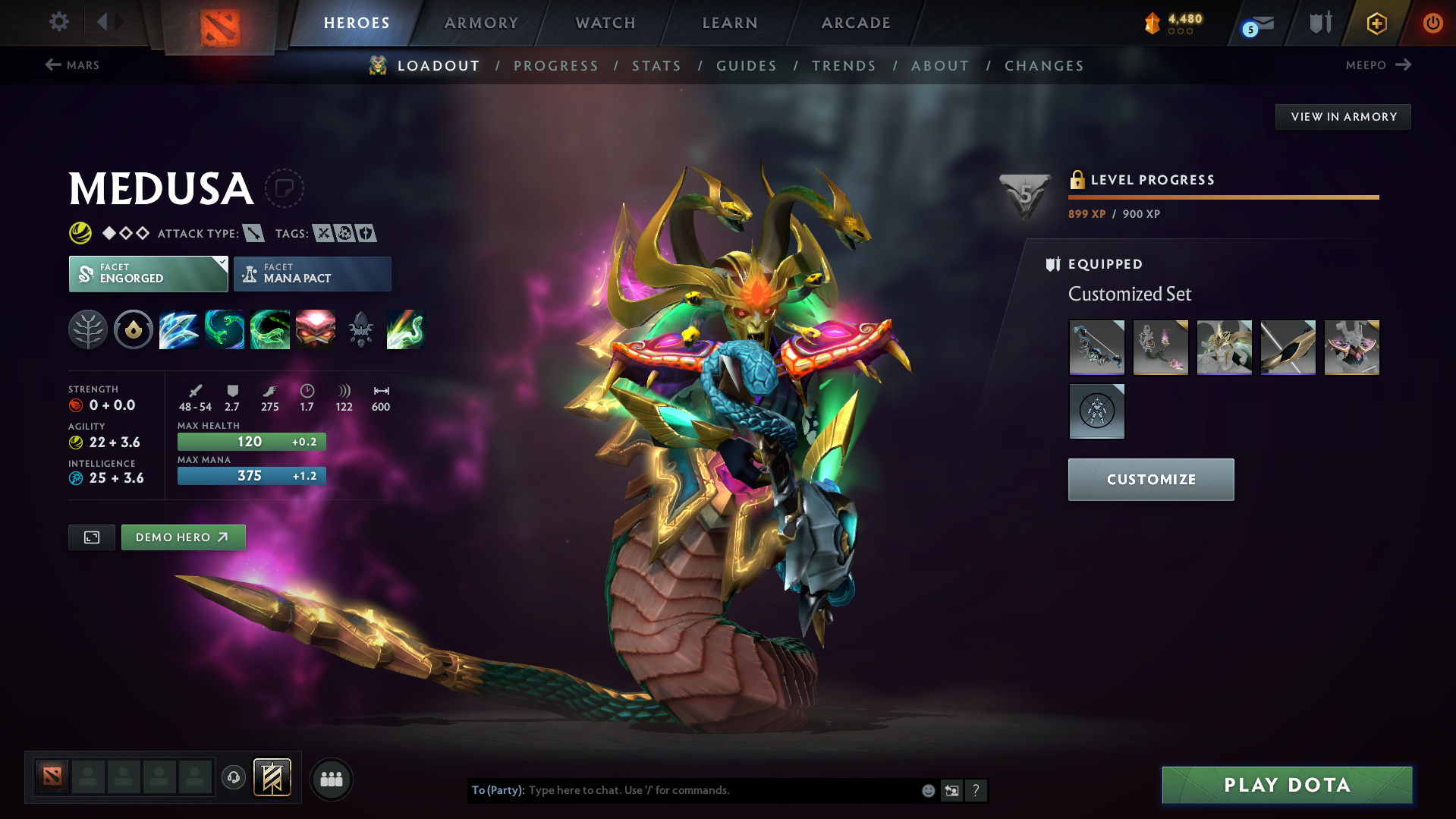Switch to the Mana Pact facet
Viewport: 1456px width, 819px height.
pos(312,274)
